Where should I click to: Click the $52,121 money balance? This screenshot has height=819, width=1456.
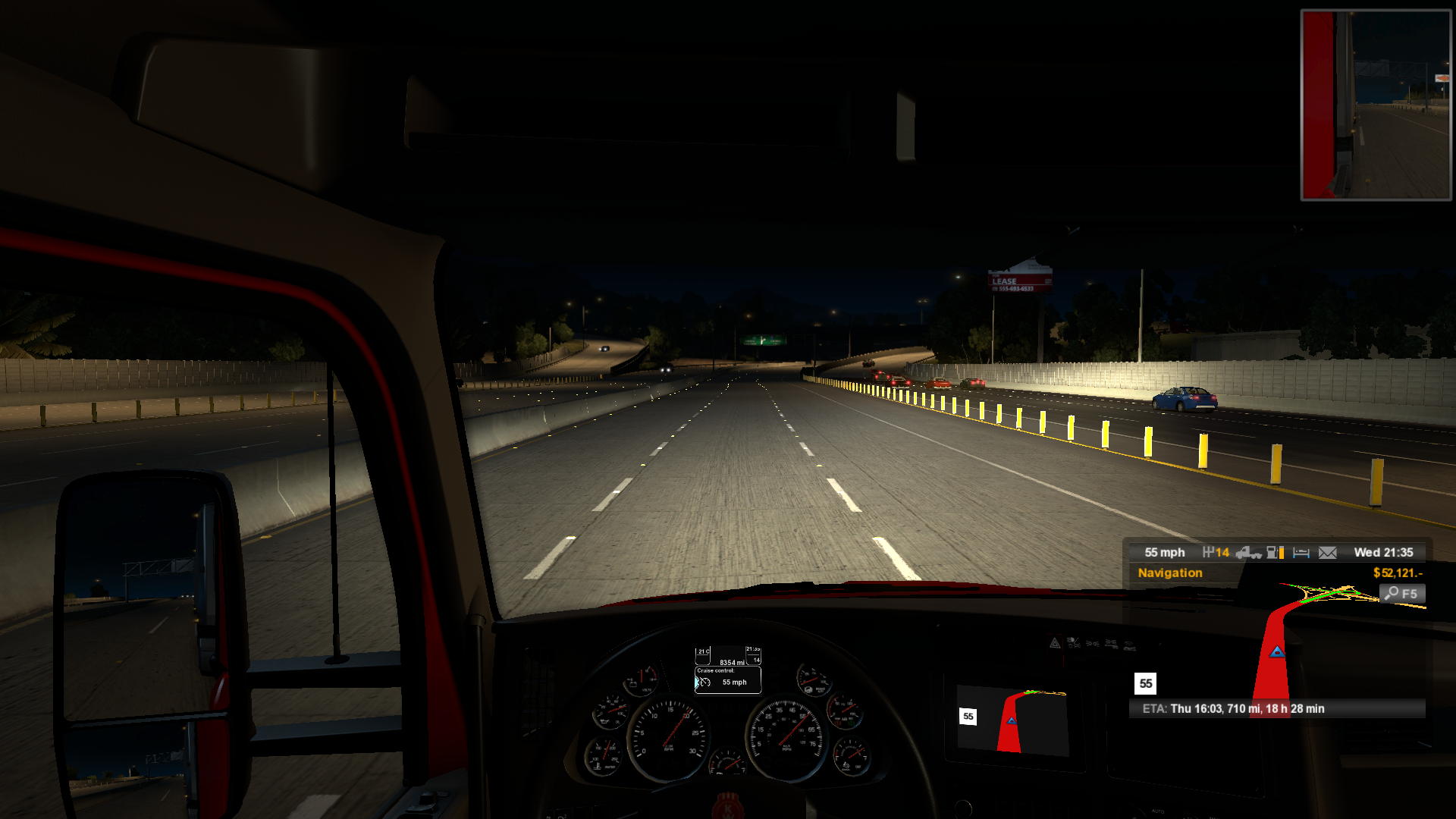1399,573
